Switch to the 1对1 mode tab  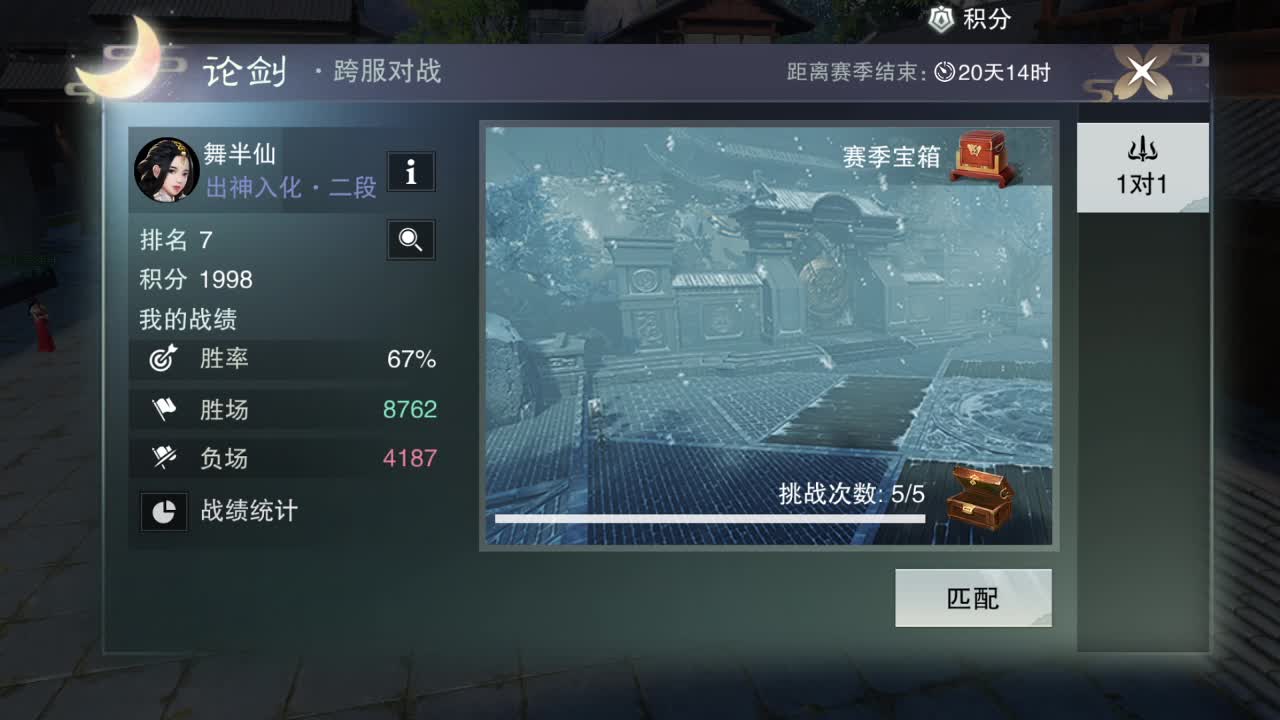(1142, 168)
